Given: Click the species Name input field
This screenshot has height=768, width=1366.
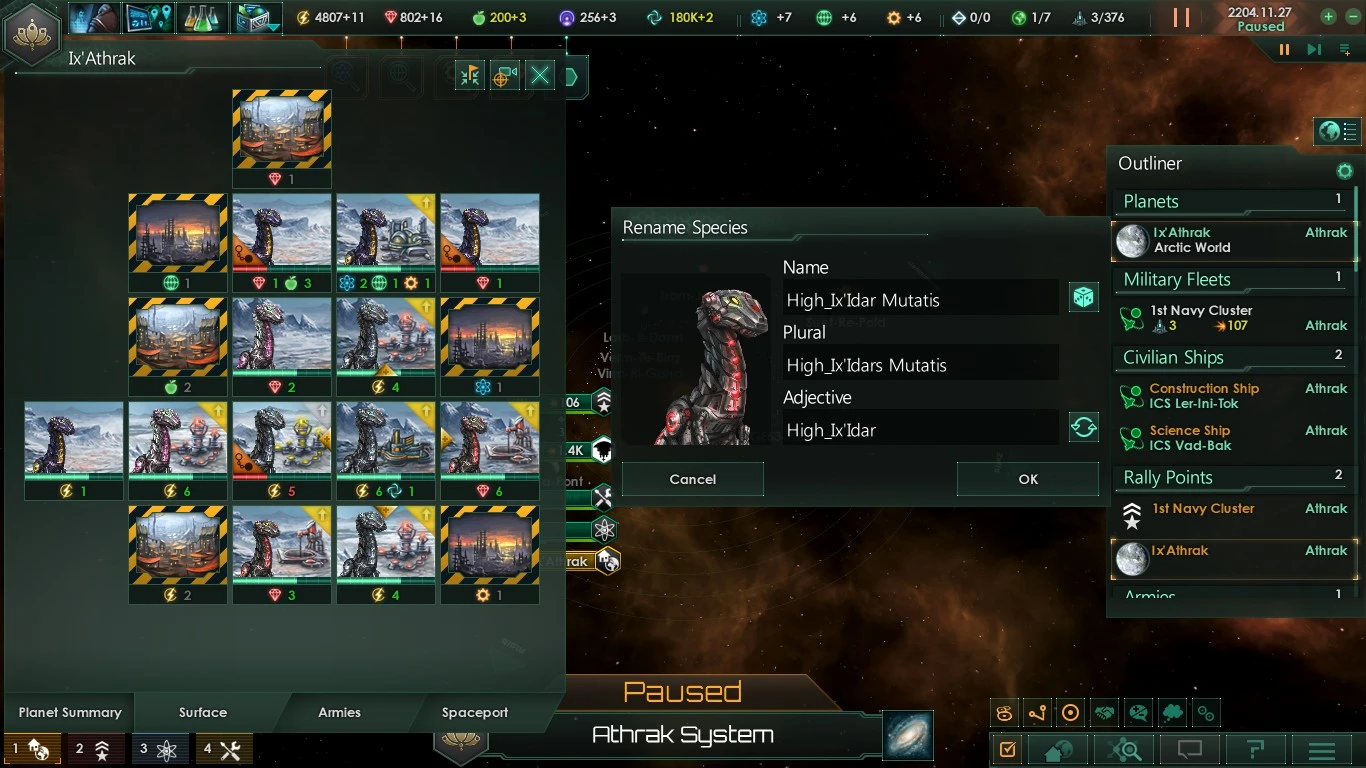Looking at the screenshot, I should [919, 297].
